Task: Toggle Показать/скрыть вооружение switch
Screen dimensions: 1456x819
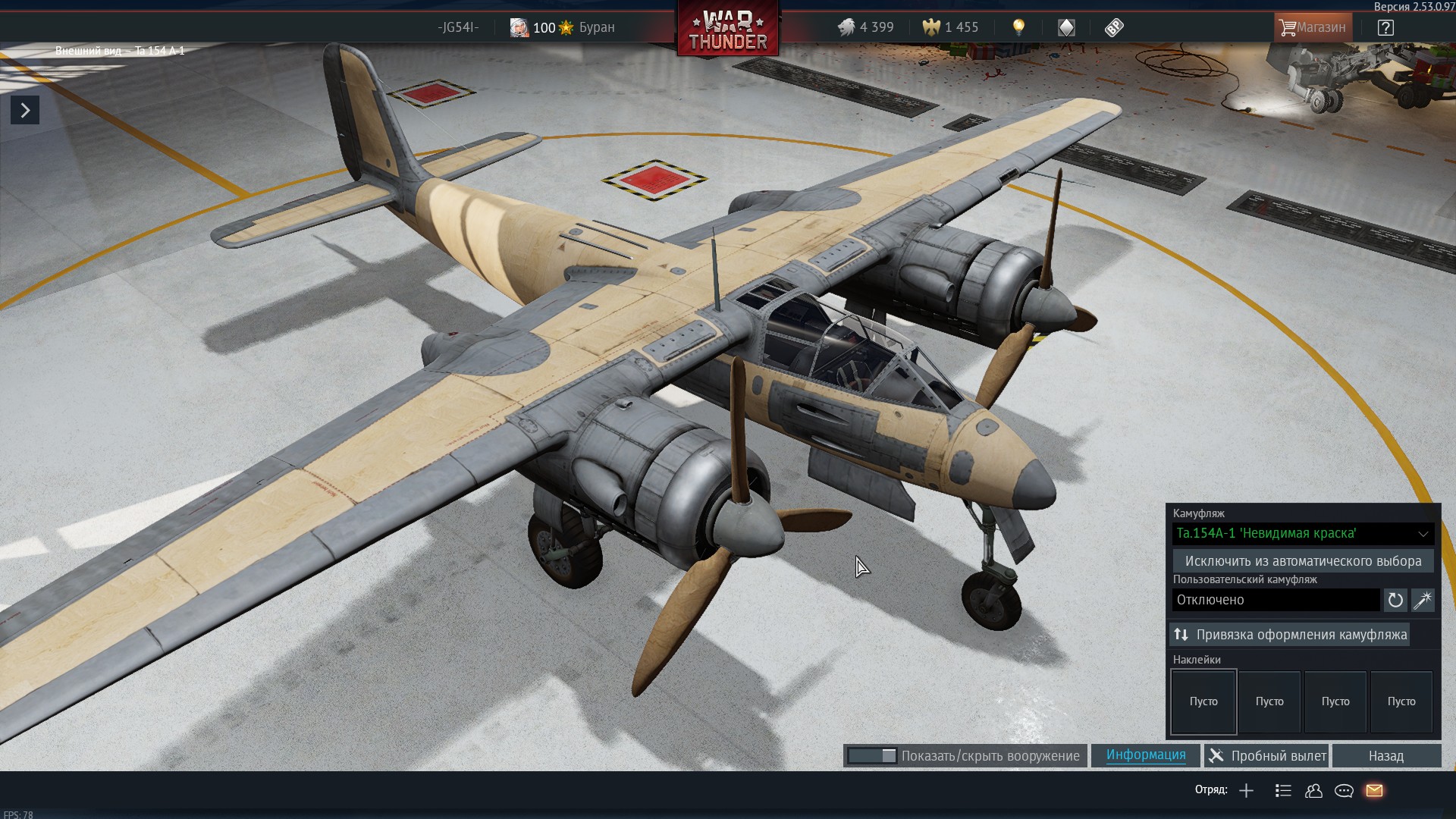Action: coord(872,756)
